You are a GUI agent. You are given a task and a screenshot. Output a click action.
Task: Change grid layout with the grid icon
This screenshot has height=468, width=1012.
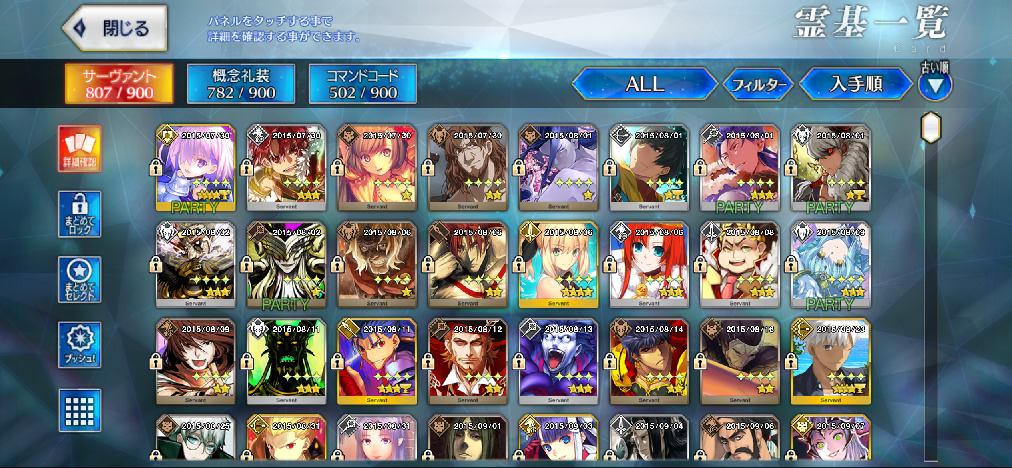pos(79,407)
